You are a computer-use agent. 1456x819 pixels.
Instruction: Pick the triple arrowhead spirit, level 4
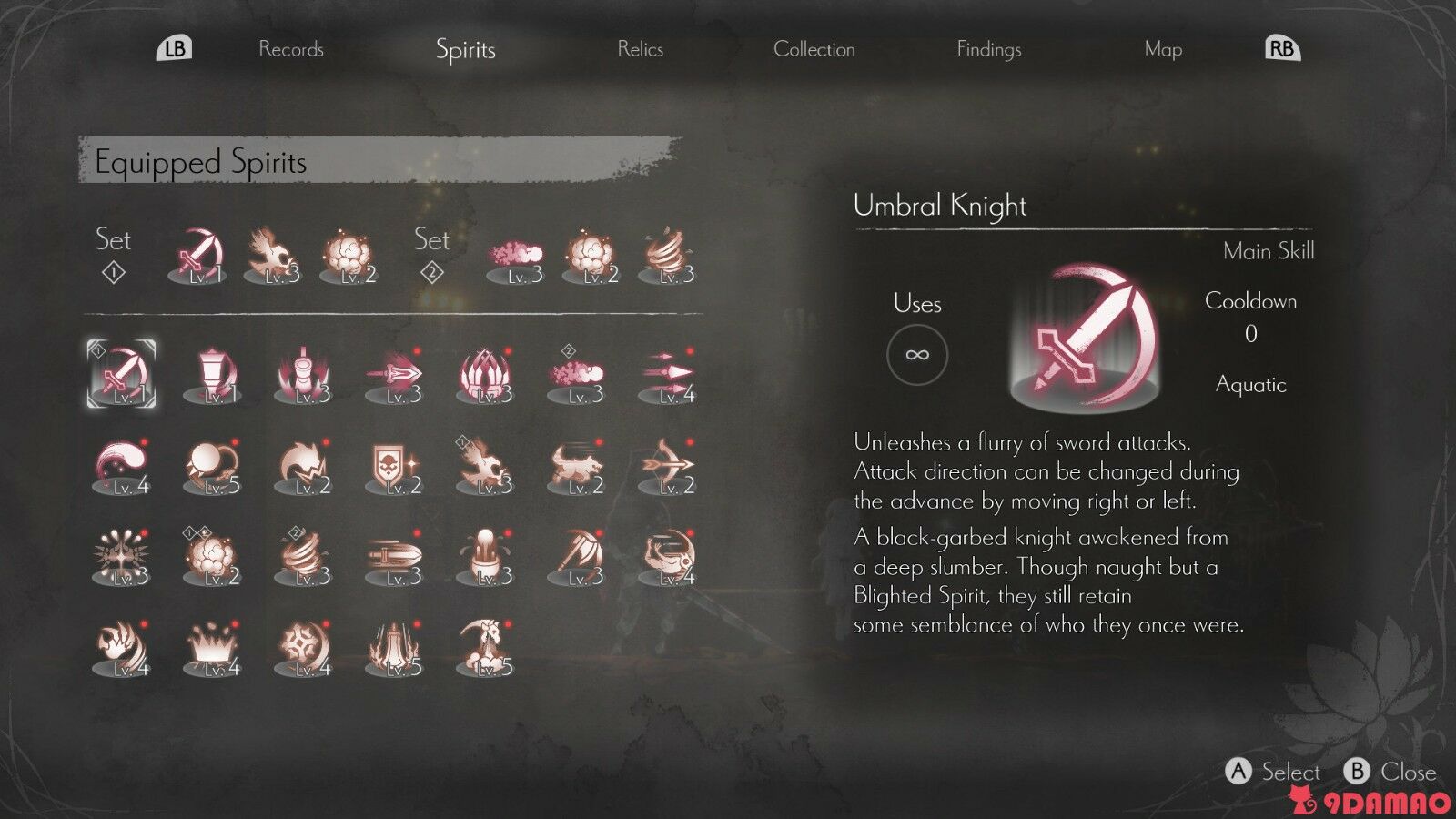point(667,375)
